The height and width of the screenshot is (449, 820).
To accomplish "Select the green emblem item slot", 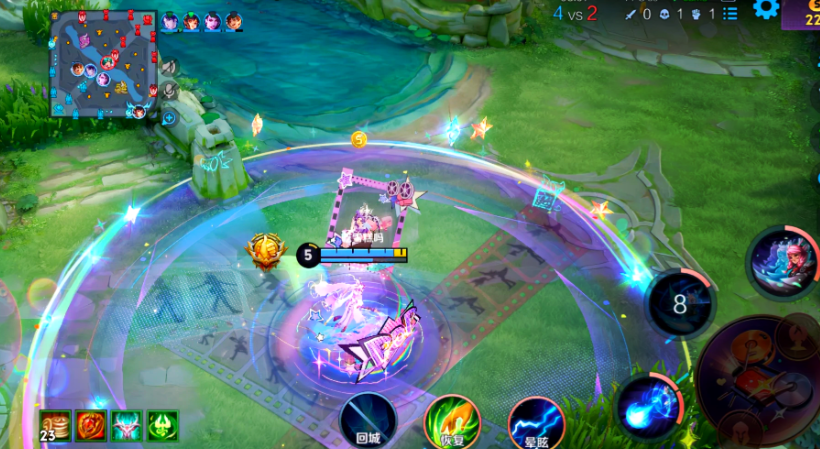I will click(x=163, y=425).
